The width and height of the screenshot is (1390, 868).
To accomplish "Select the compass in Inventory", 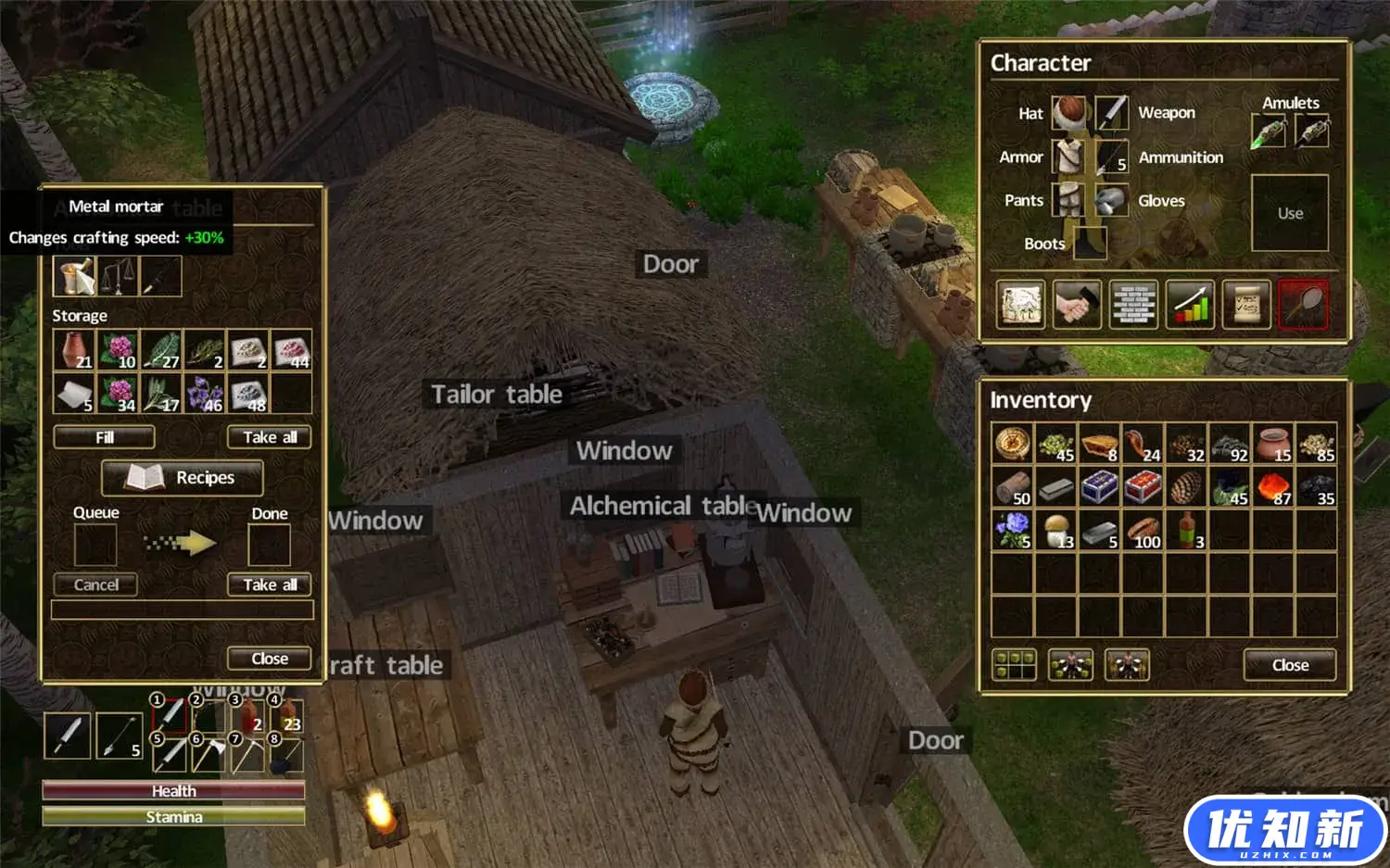I will pos(1012,443).
